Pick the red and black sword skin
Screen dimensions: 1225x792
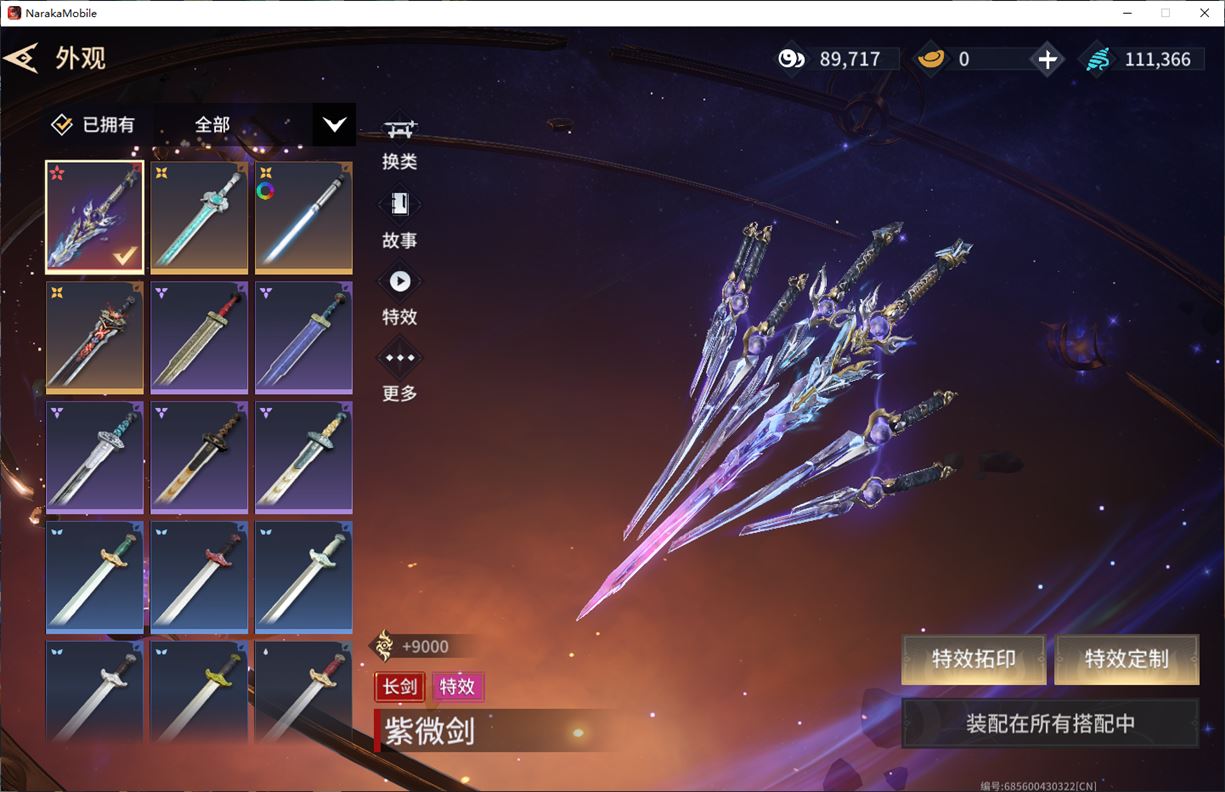[95, 336]
